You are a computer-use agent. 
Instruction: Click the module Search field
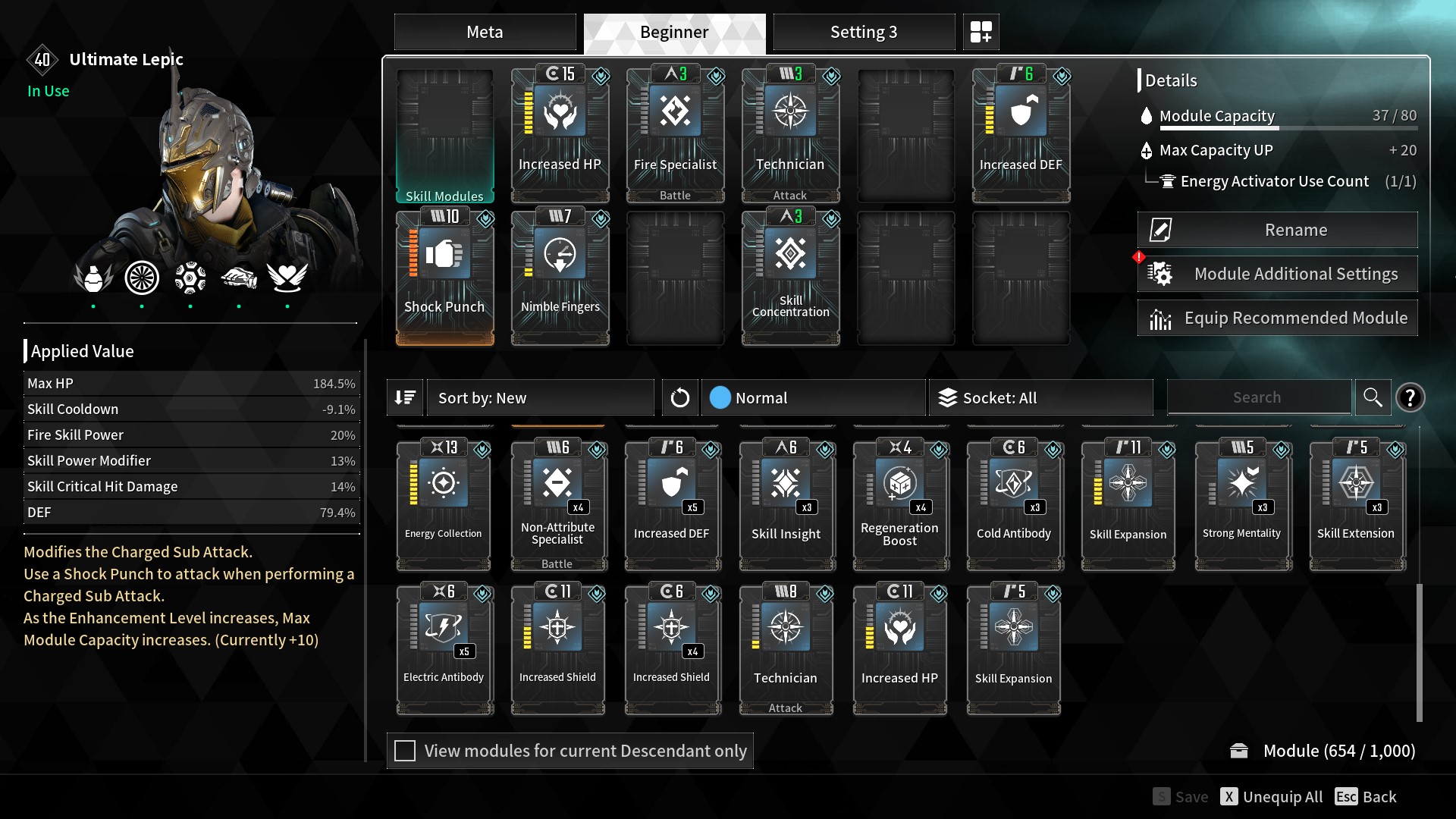1257,397
